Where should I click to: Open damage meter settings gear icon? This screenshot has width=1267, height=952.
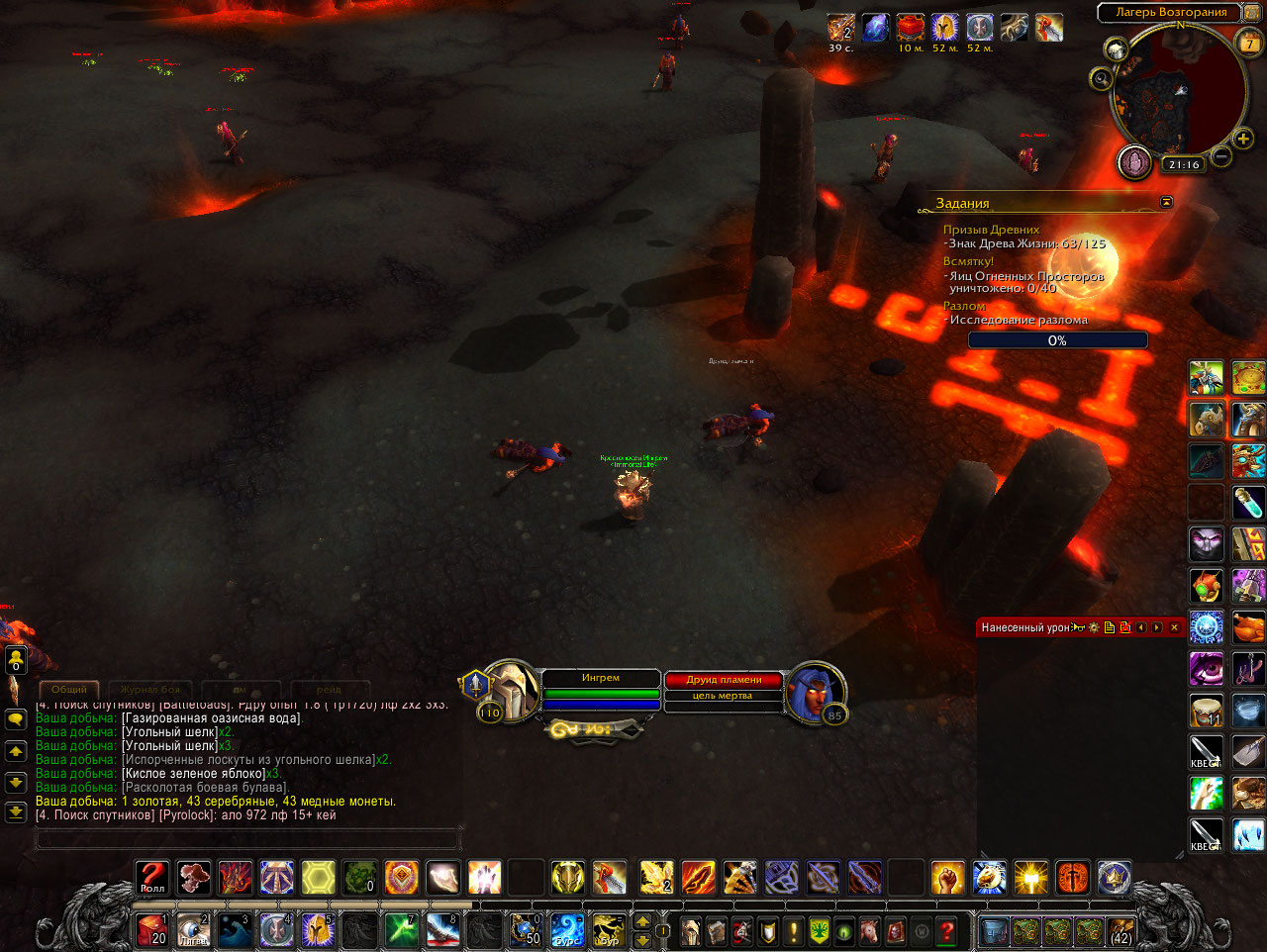1094,627
